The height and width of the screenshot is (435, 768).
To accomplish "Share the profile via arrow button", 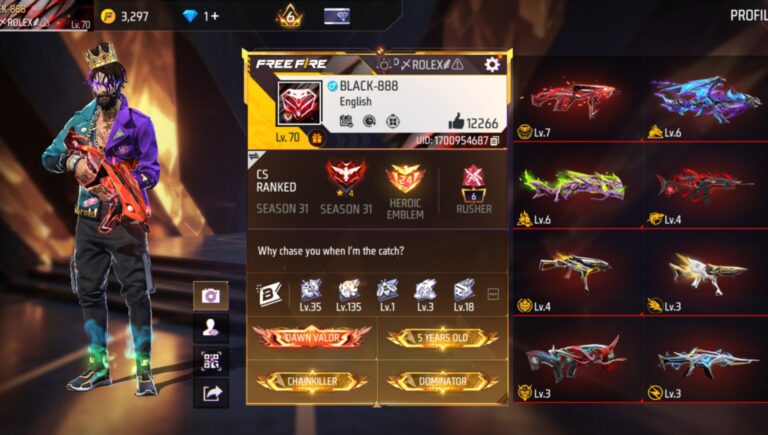I will click(x=211, y=393).
